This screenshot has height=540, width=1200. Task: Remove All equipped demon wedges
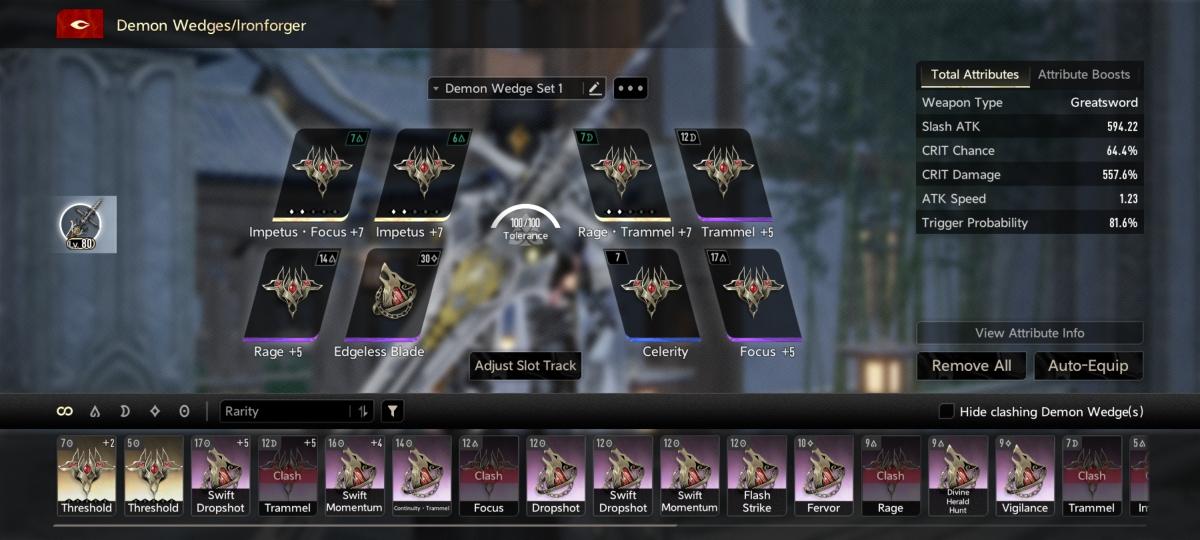coord(971,366)
